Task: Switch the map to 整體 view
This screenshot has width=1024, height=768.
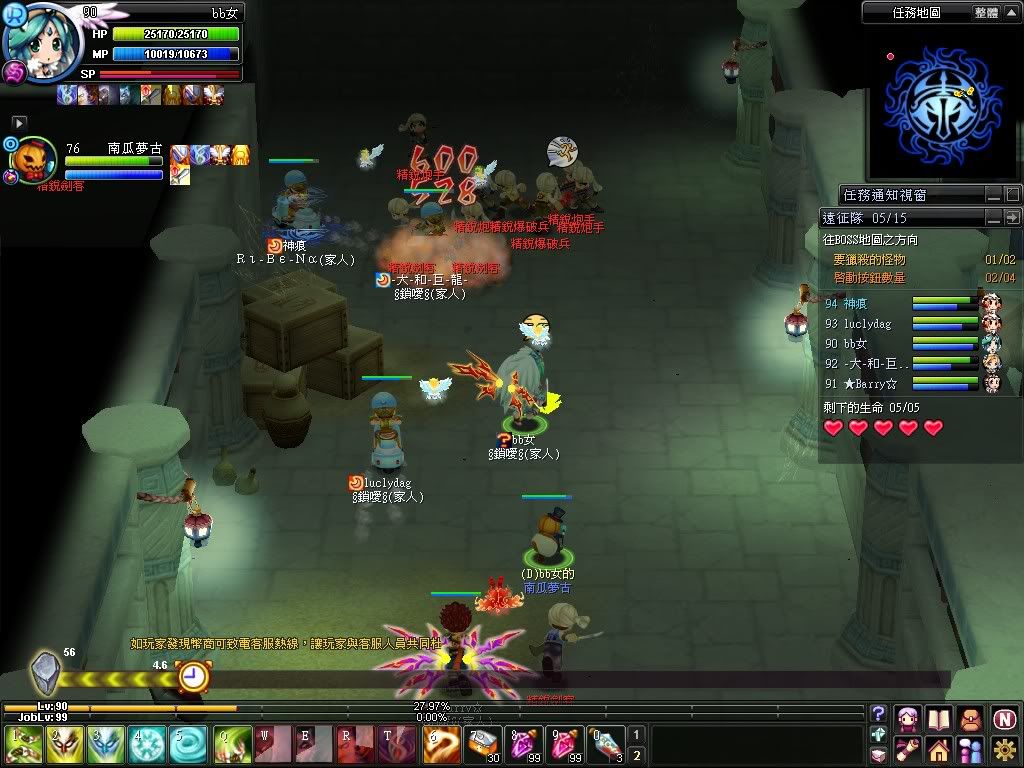Action: 985,13
